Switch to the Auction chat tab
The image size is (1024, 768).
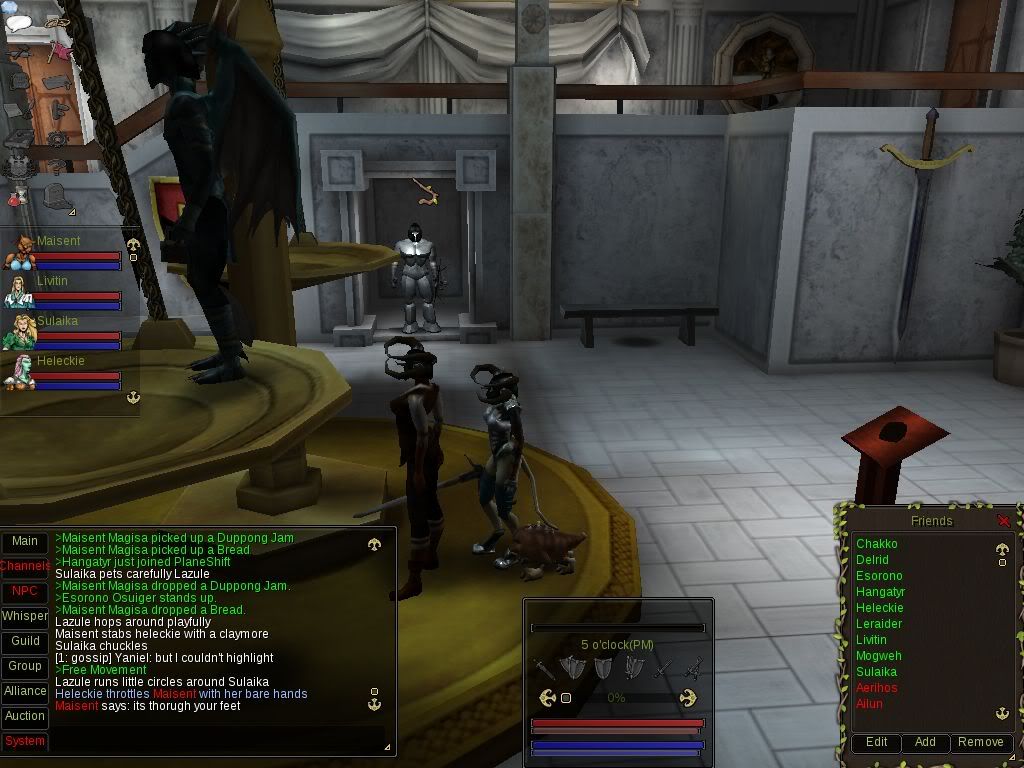(25, 716)
